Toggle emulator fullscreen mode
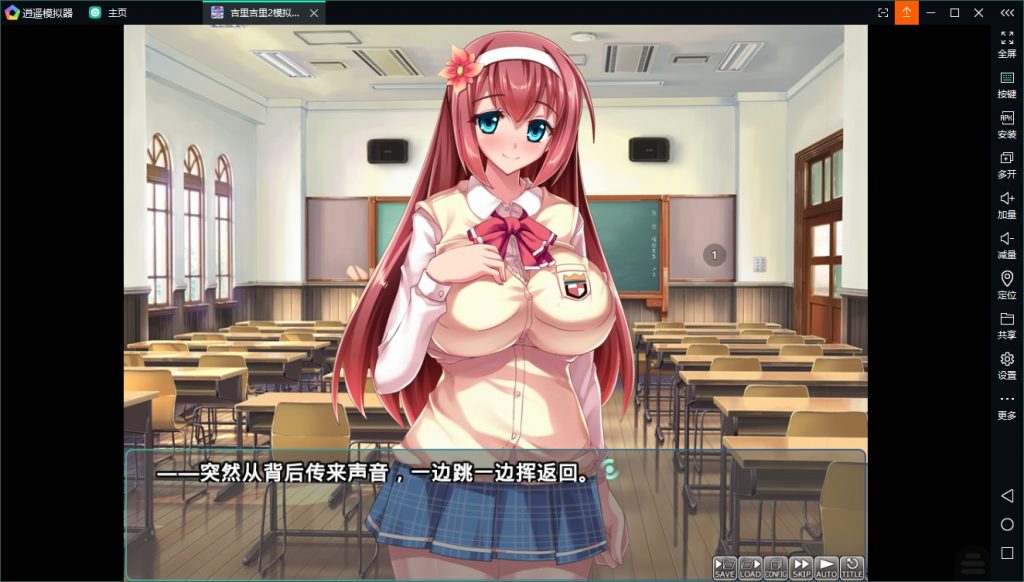This screenshot has width=1024, height=582. click(x=1007, y=43)
